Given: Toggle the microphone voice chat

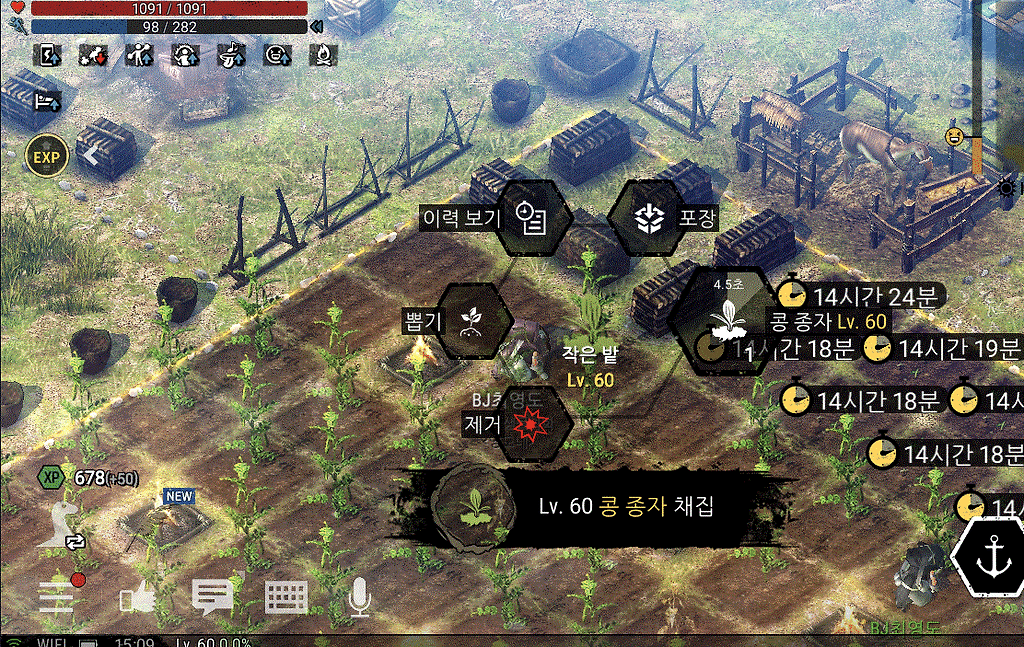Looking at the screenshot, I should (x=359, y=597).
